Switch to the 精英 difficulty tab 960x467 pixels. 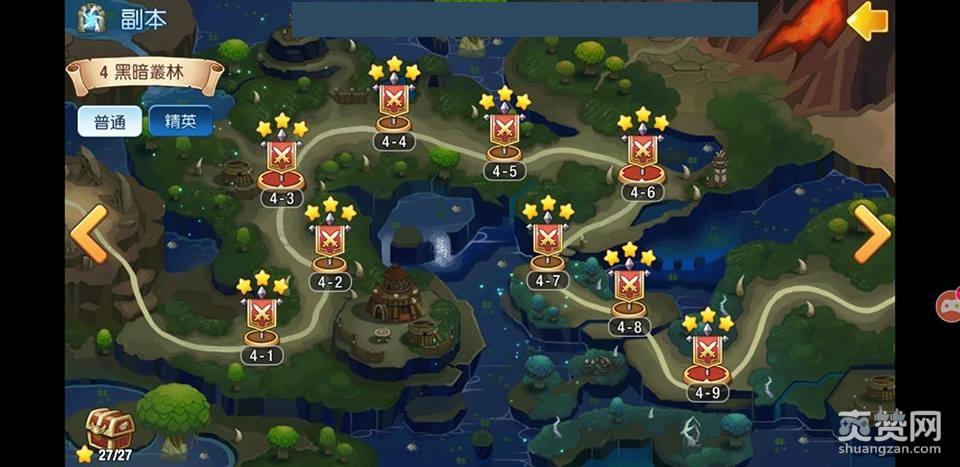pos(181,122)
